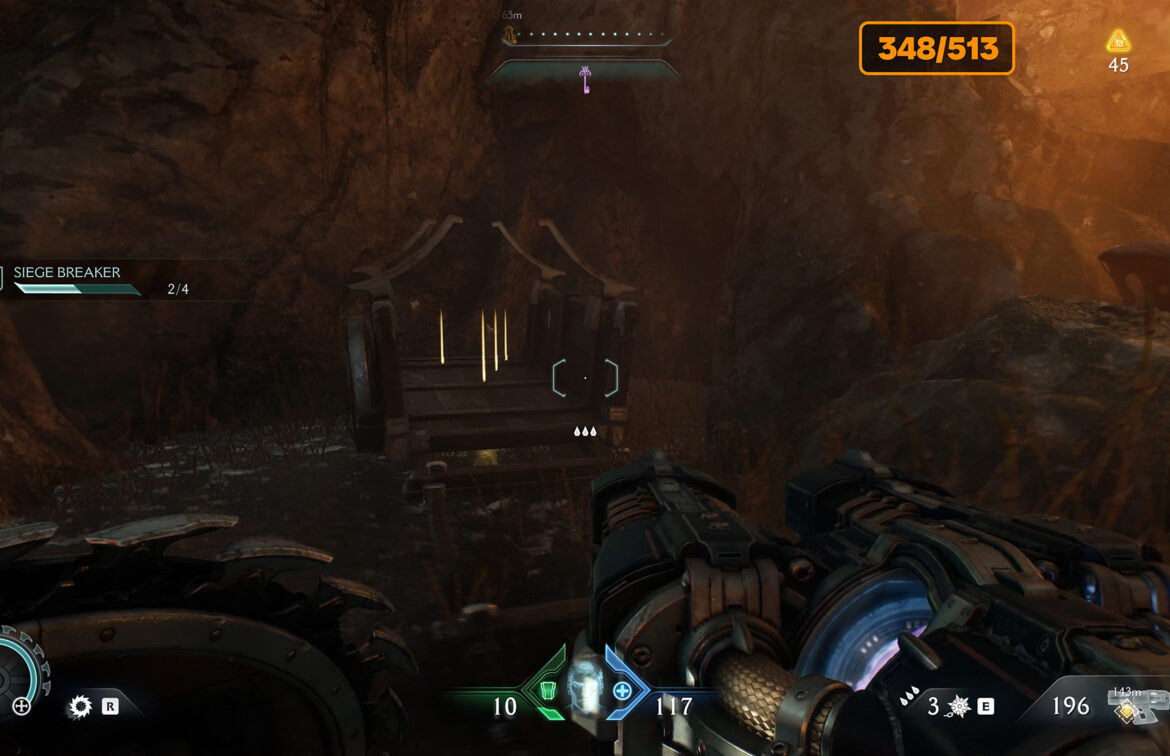1170x756 pixels.
Task: Select the gold currency icon
Action: pyautogui.click(x=1117, y=42)
